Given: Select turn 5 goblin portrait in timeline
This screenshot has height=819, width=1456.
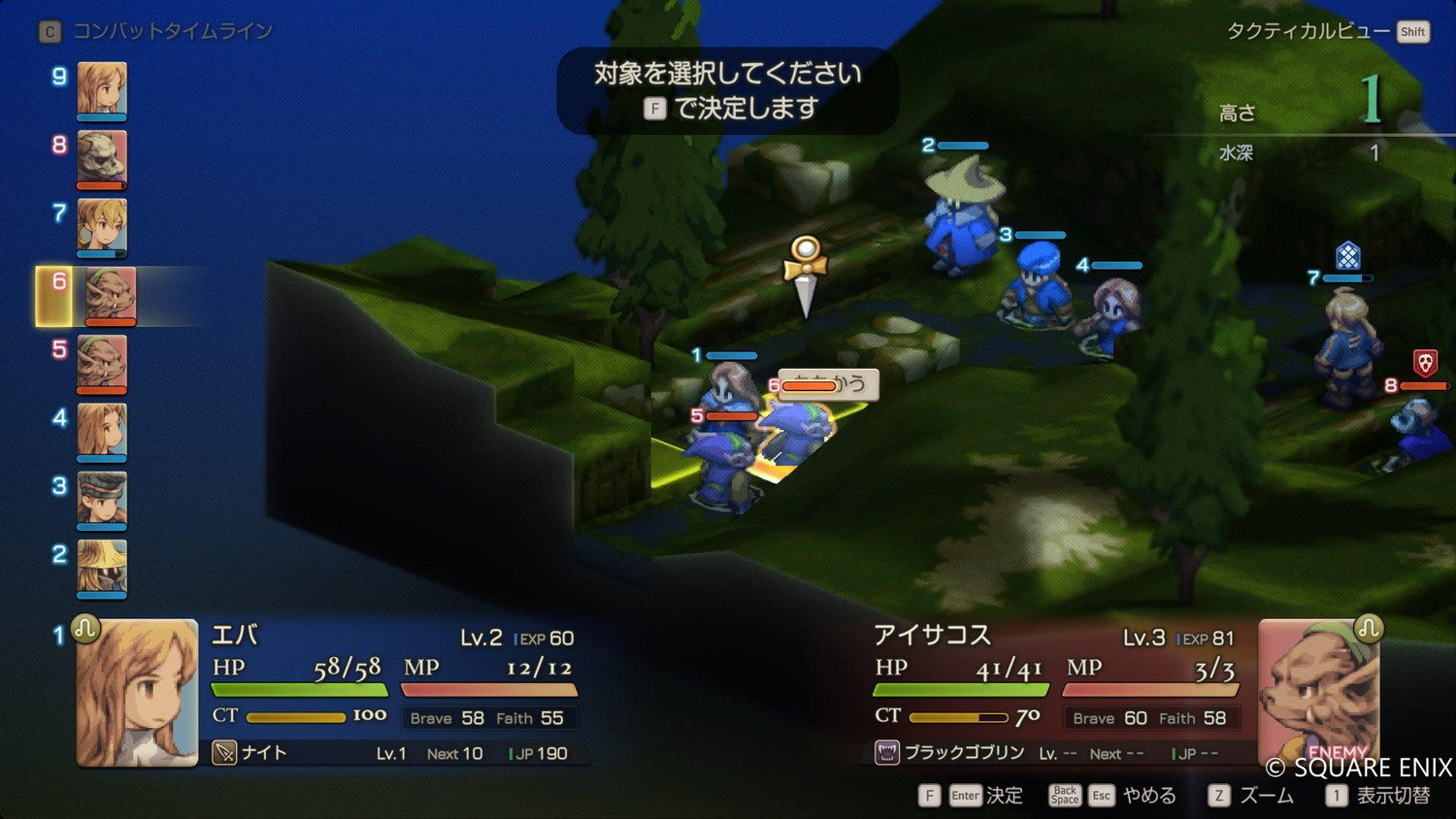Looking at the screenshot, I should coord(102,363).
